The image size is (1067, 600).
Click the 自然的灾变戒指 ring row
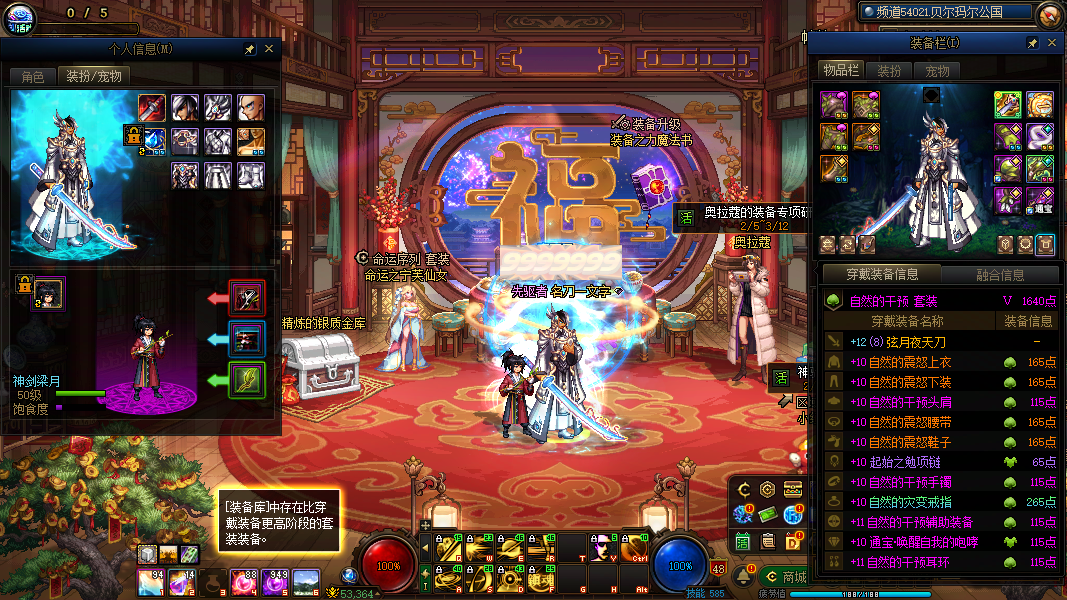point(908,502)
